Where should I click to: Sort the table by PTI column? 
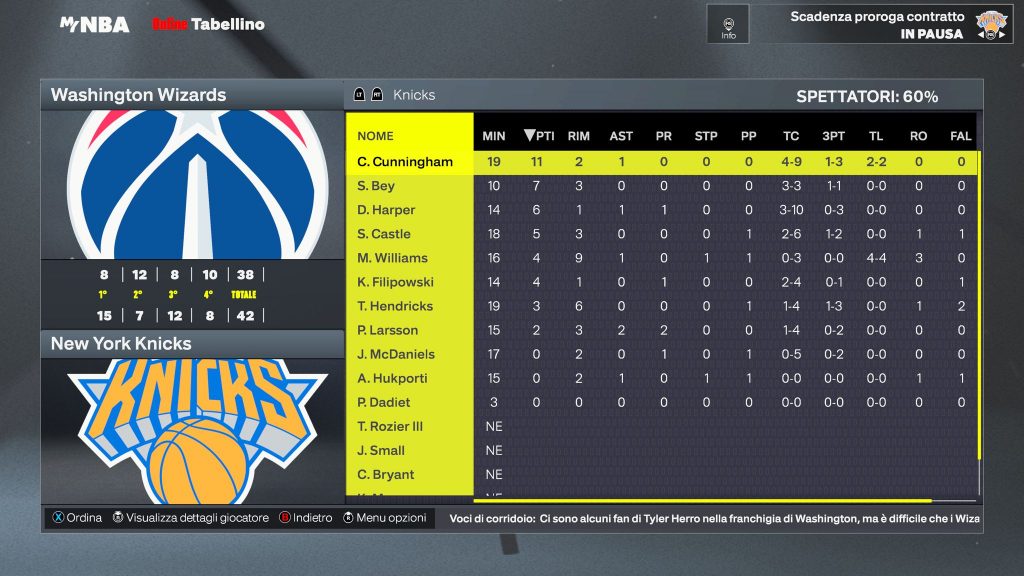[539, 136]
